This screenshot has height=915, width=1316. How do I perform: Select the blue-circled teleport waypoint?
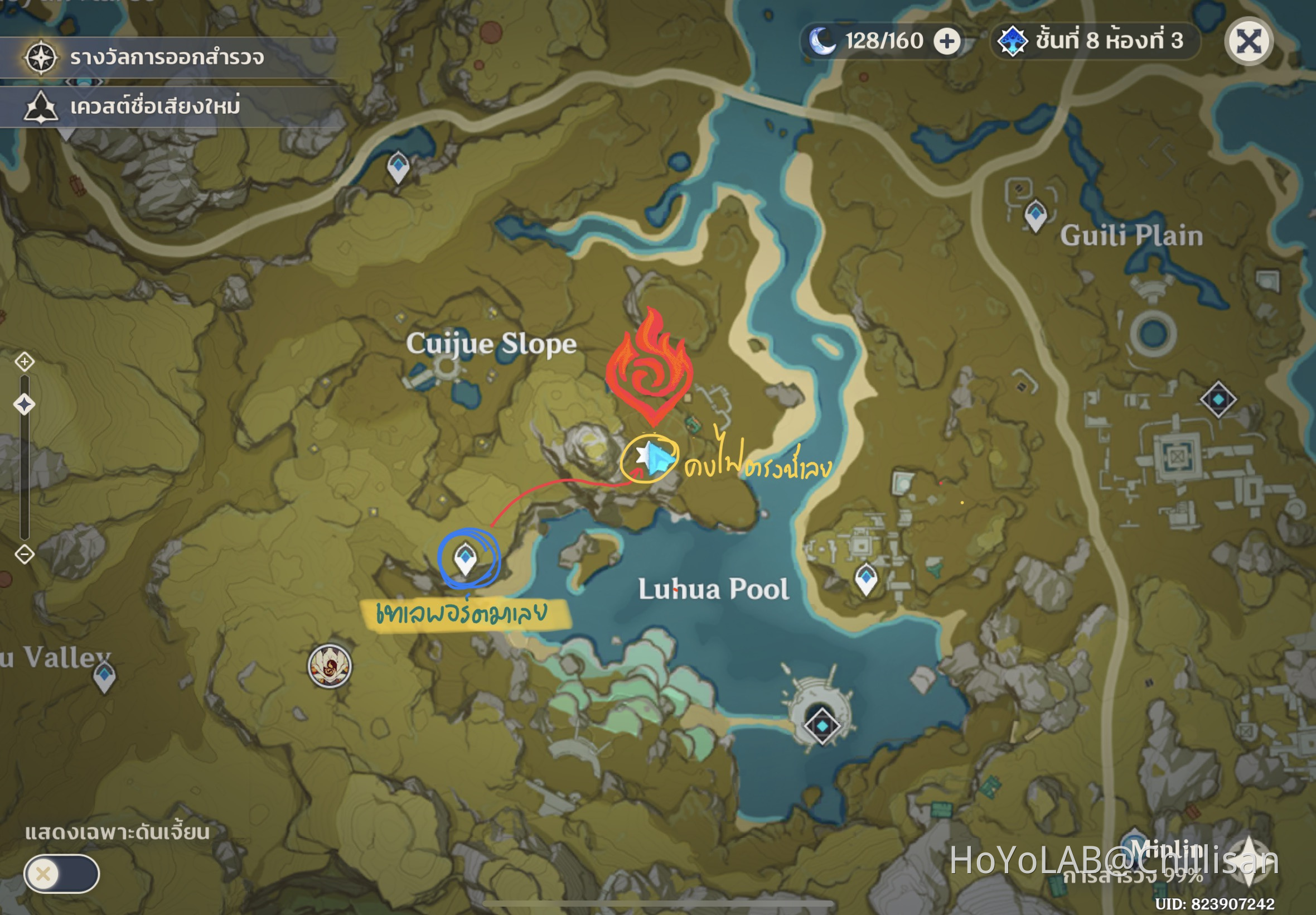coord(465,558)
